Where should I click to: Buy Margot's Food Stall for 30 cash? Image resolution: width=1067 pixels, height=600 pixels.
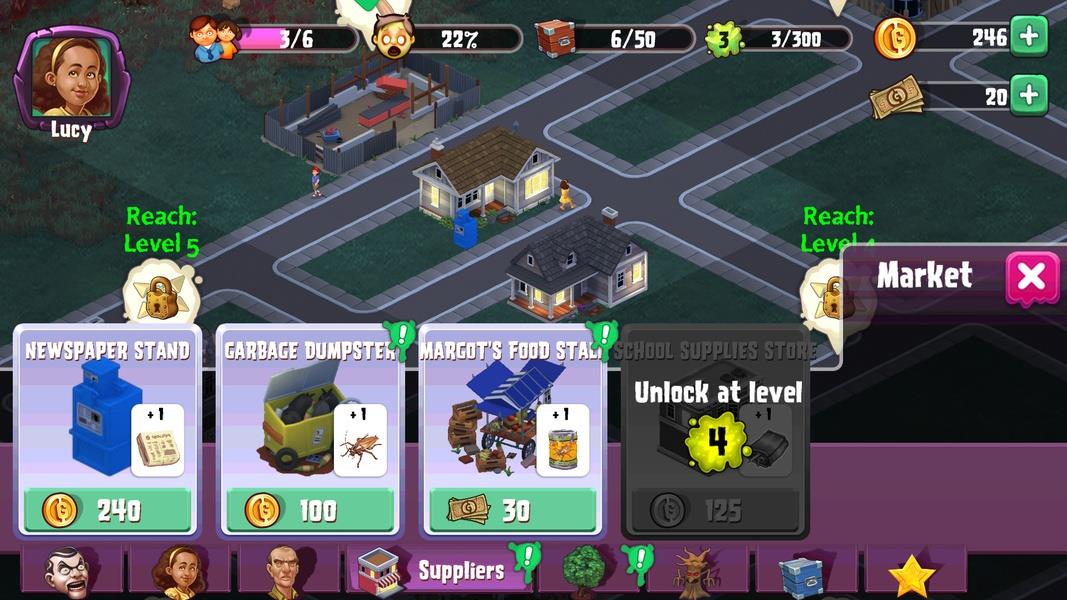tap(513, 510)
